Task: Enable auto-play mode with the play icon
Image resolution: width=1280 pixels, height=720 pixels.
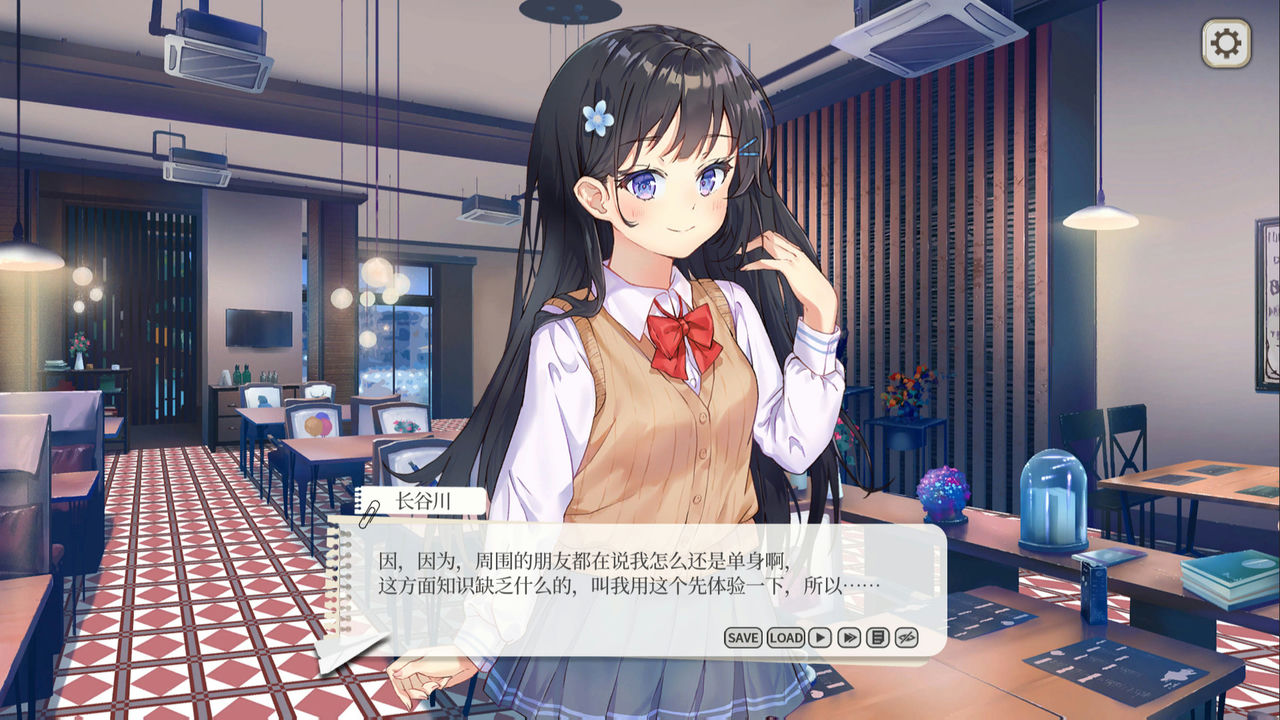Action: click(818, 636)
